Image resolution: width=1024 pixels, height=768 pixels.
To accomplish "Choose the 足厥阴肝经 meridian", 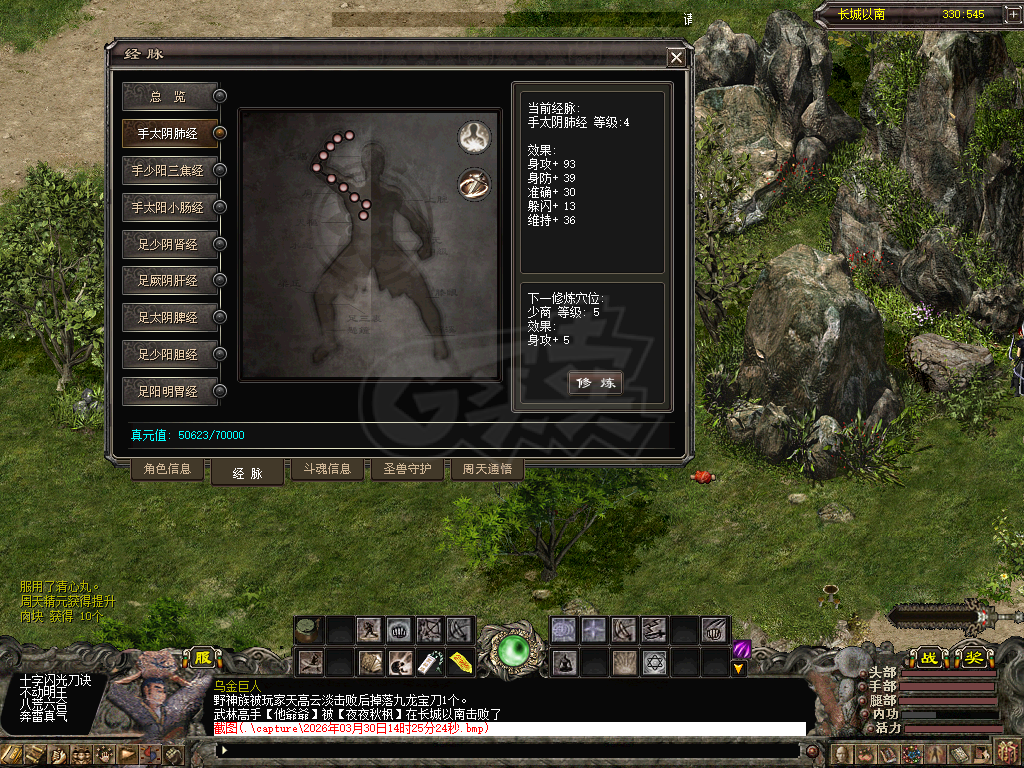I will pos(170,280).
